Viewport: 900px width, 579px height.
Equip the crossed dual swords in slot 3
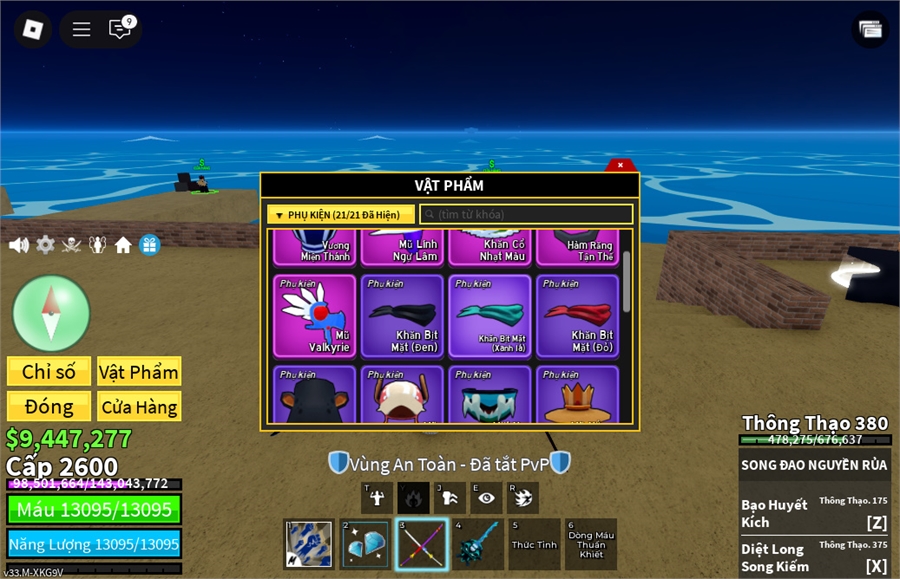[x=421, y=544]
